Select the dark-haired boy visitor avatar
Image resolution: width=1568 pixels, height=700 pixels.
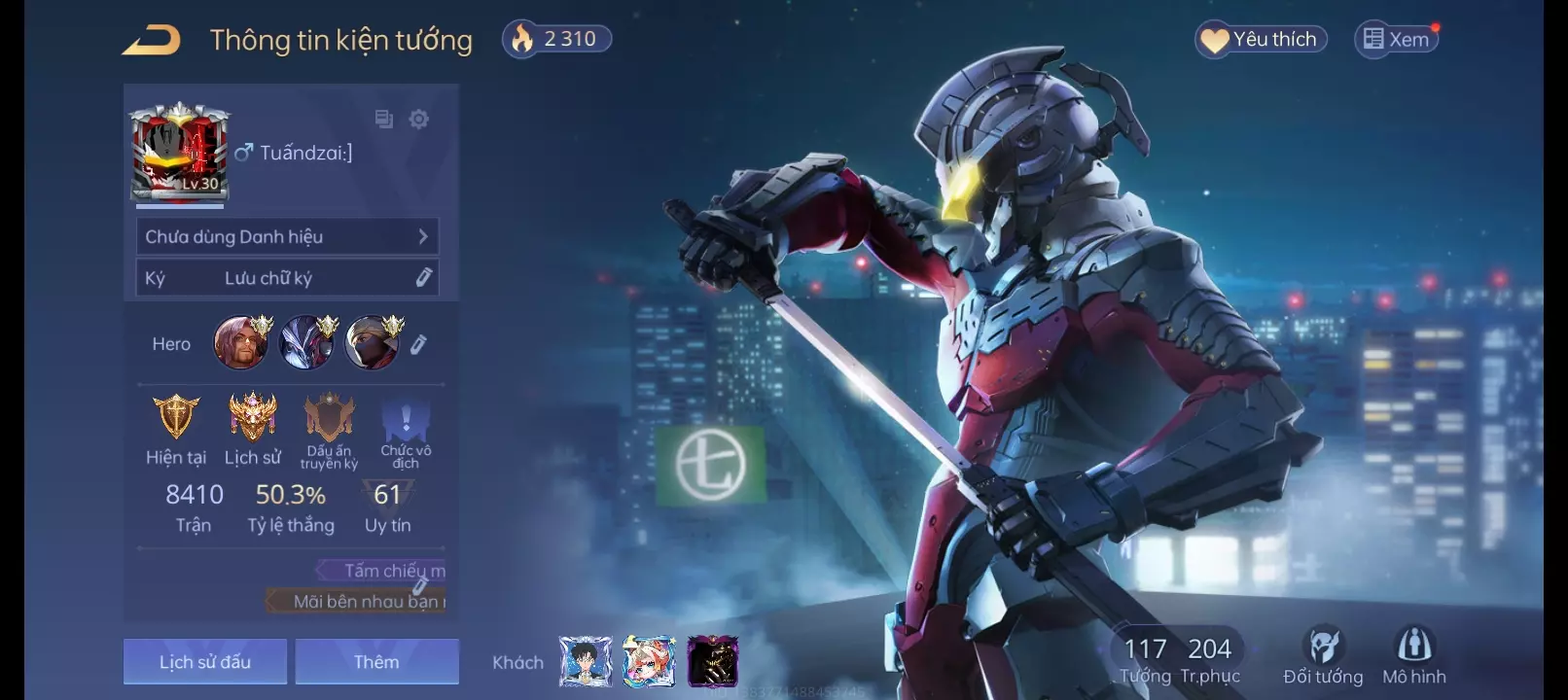pyautogui.click(x=586, y=662)
